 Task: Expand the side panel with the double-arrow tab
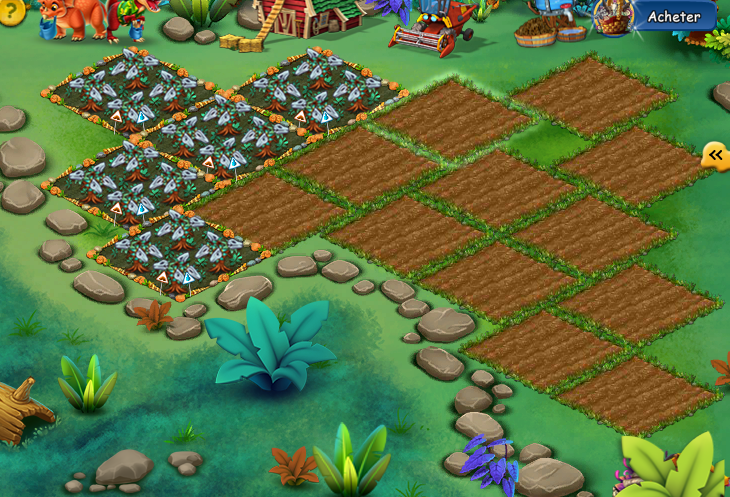[x=715, y=155]
